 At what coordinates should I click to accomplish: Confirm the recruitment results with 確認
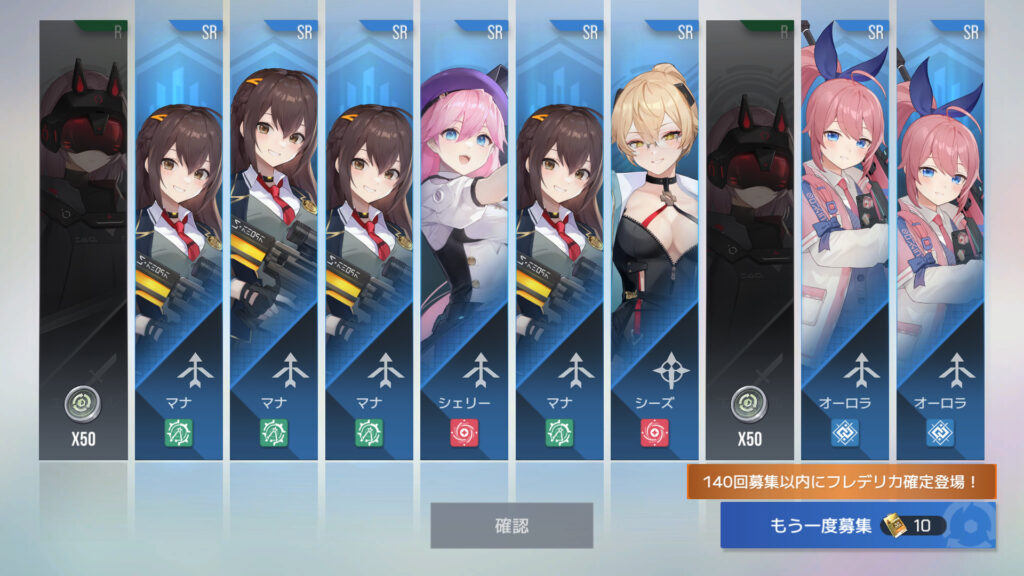click(511, 525)
